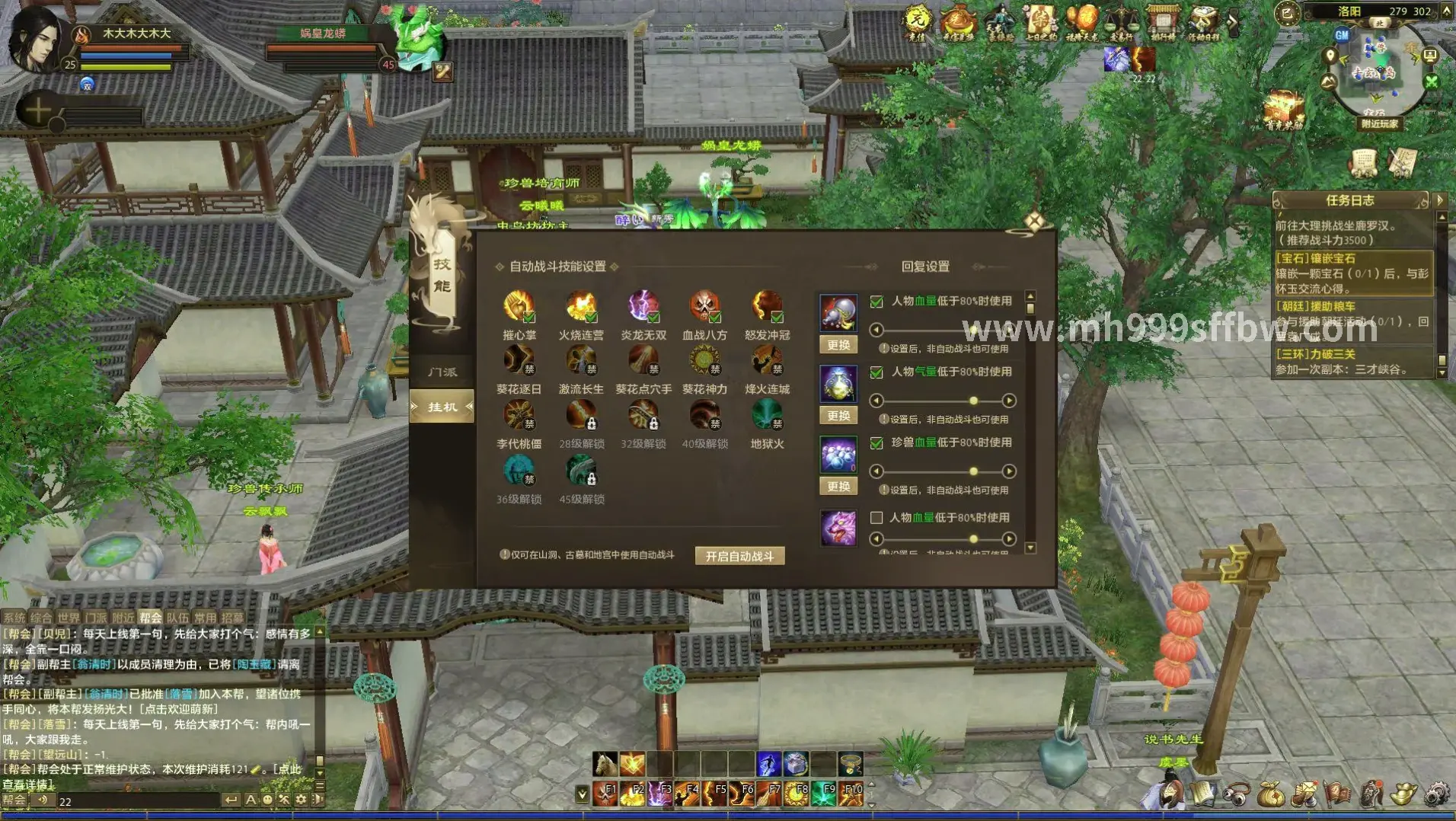Open the 挂机 tab
This screenshot has width=1456, height=821.
click(442, 407)
